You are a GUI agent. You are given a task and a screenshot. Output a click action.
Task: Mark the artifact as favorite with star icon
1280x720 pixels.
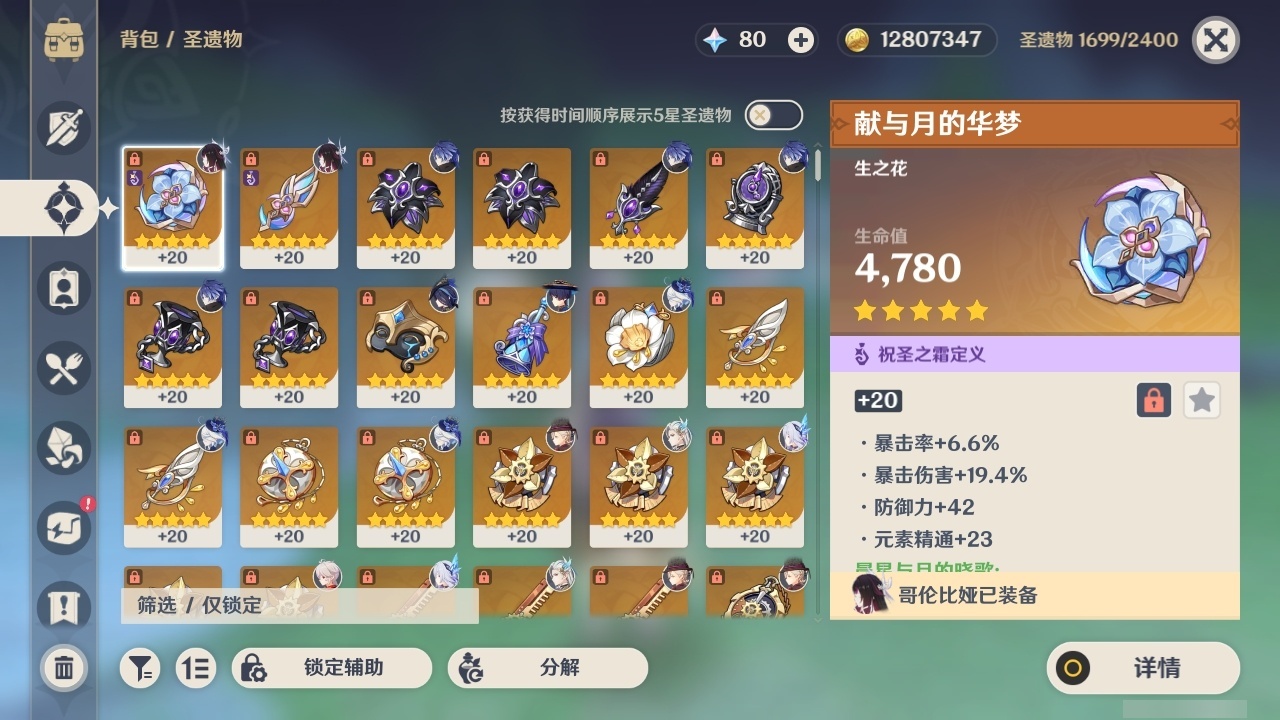coord(1202,400)
